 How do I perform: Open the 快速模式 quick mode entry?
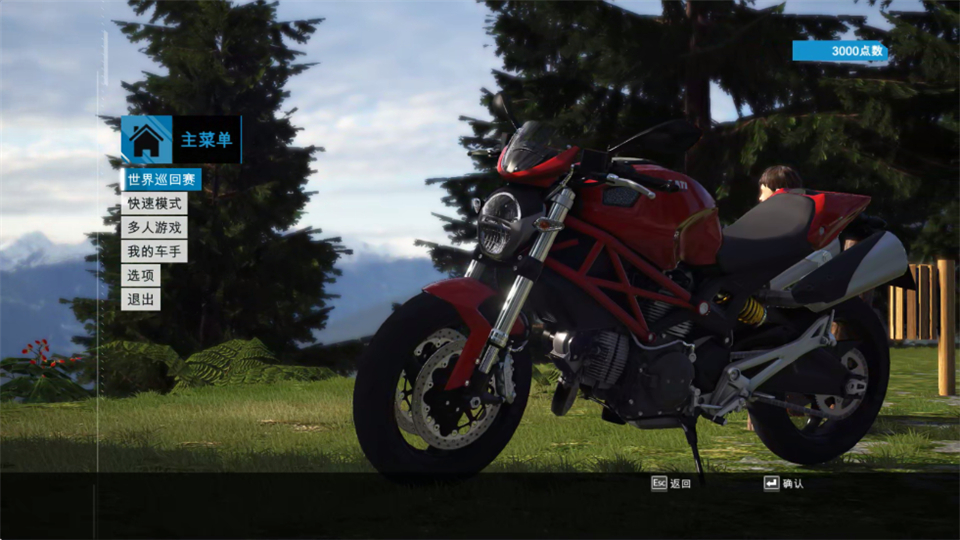tap(154, 204)
